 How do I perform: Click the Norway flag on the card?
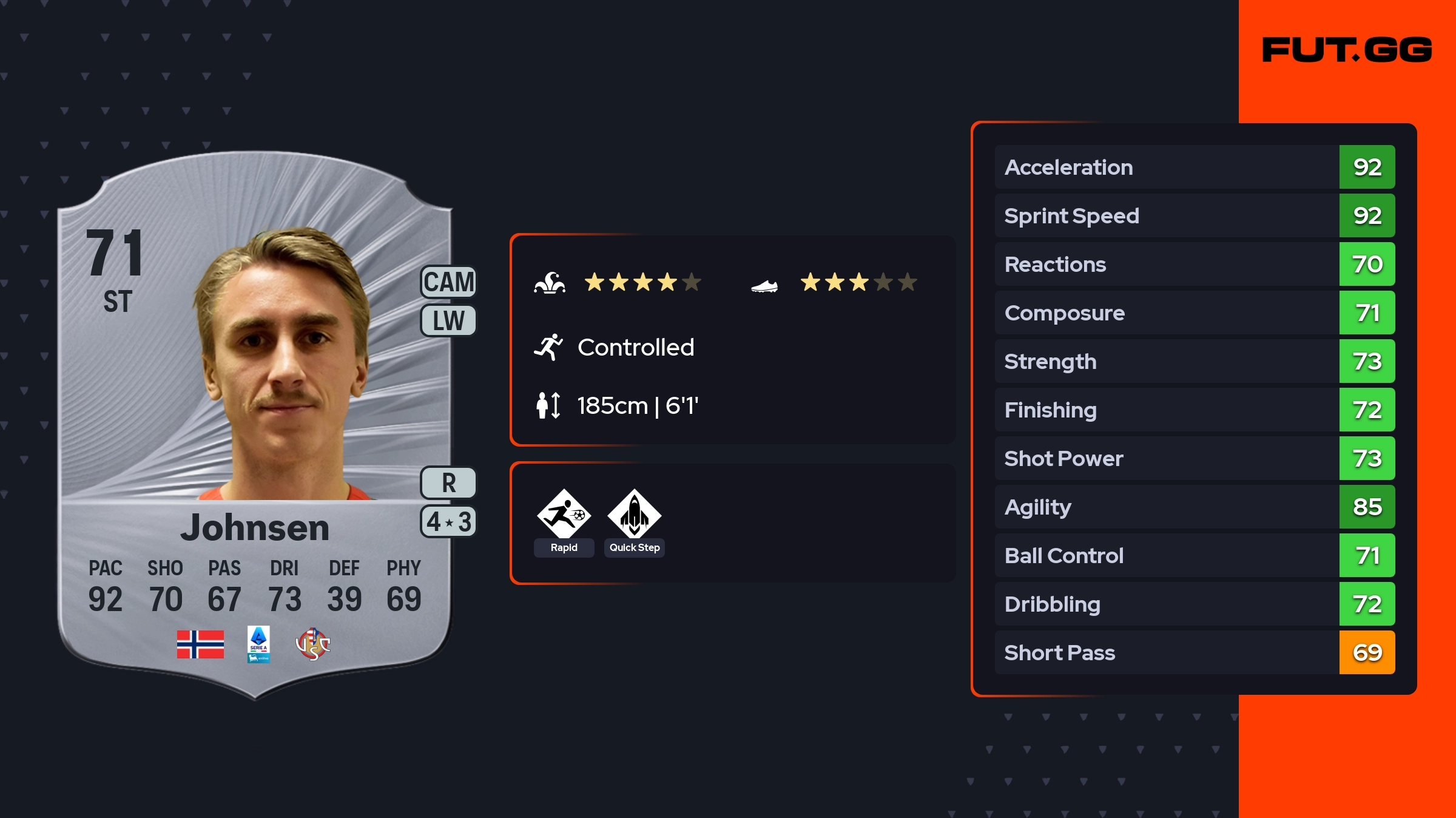point(200,644)
